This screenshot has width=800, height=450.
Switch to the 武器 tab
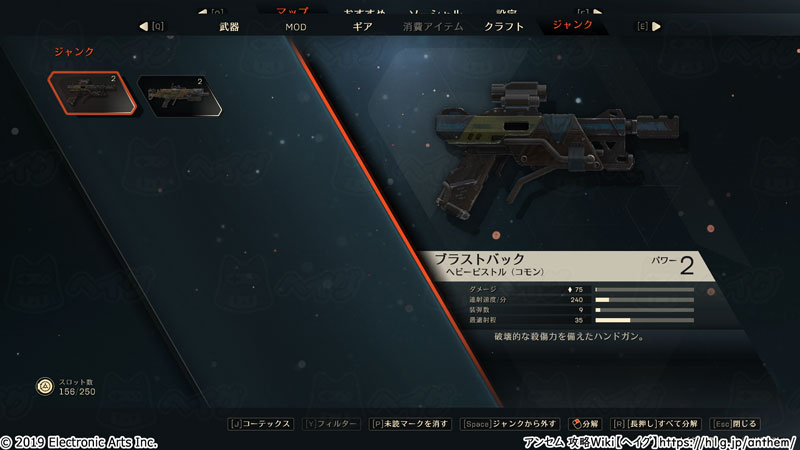tap(229, 26)
